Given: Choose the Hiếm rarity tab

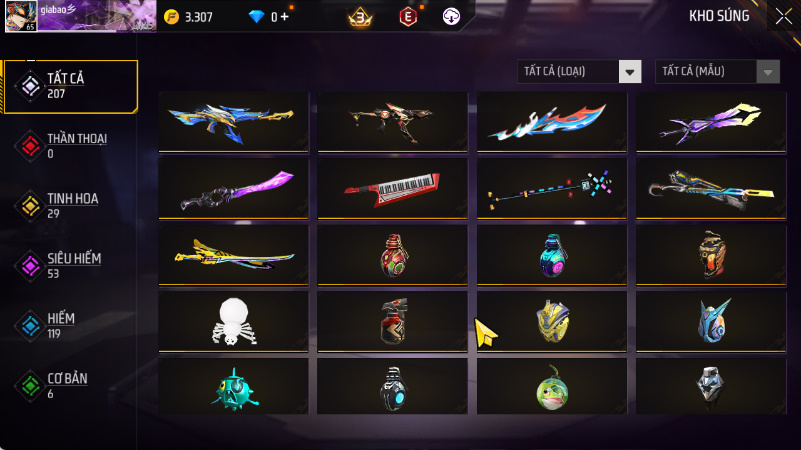Looking at the screenshot, I should click(71, 325).
